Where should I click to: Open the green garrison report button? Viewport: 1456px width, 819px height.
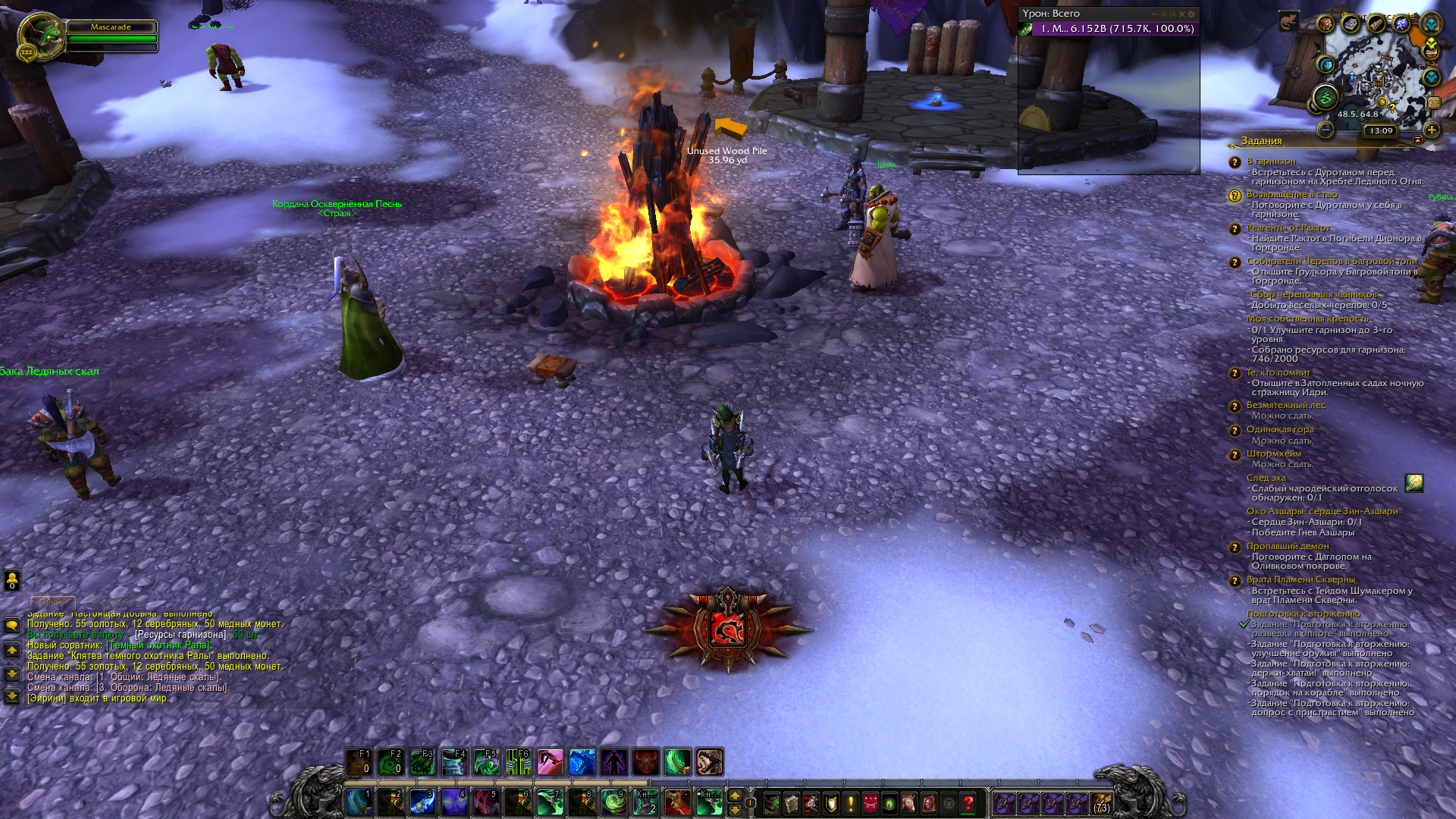tap(1325, 97)
